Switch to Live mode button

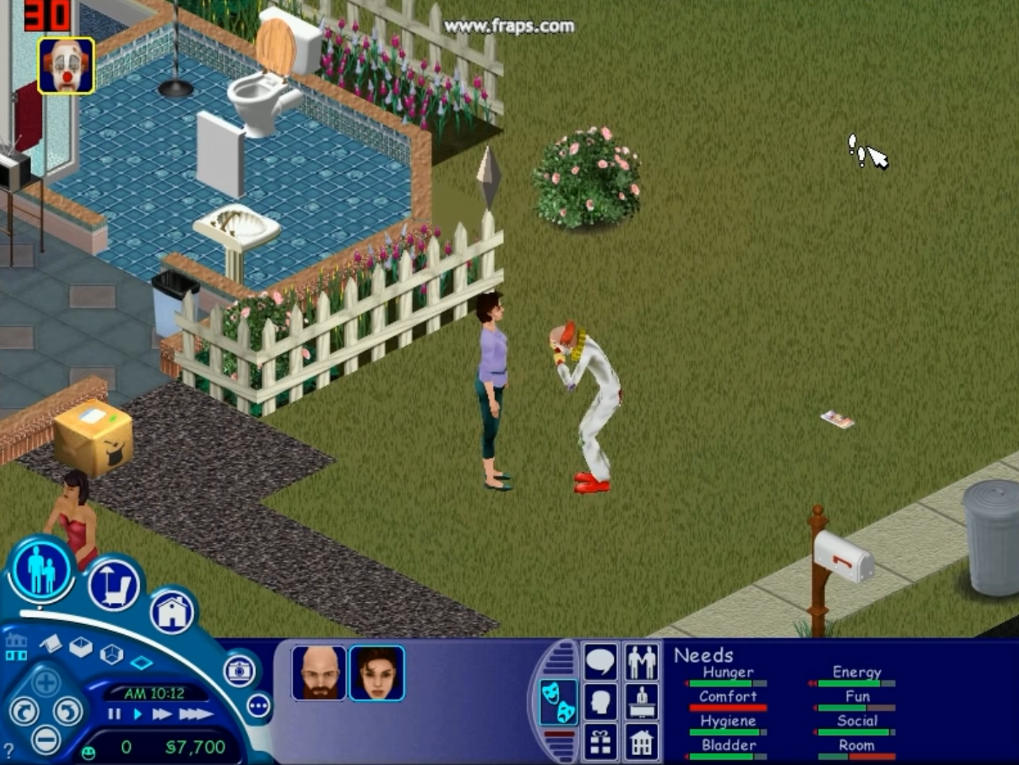pyautogui.click(x=42, y=569)
